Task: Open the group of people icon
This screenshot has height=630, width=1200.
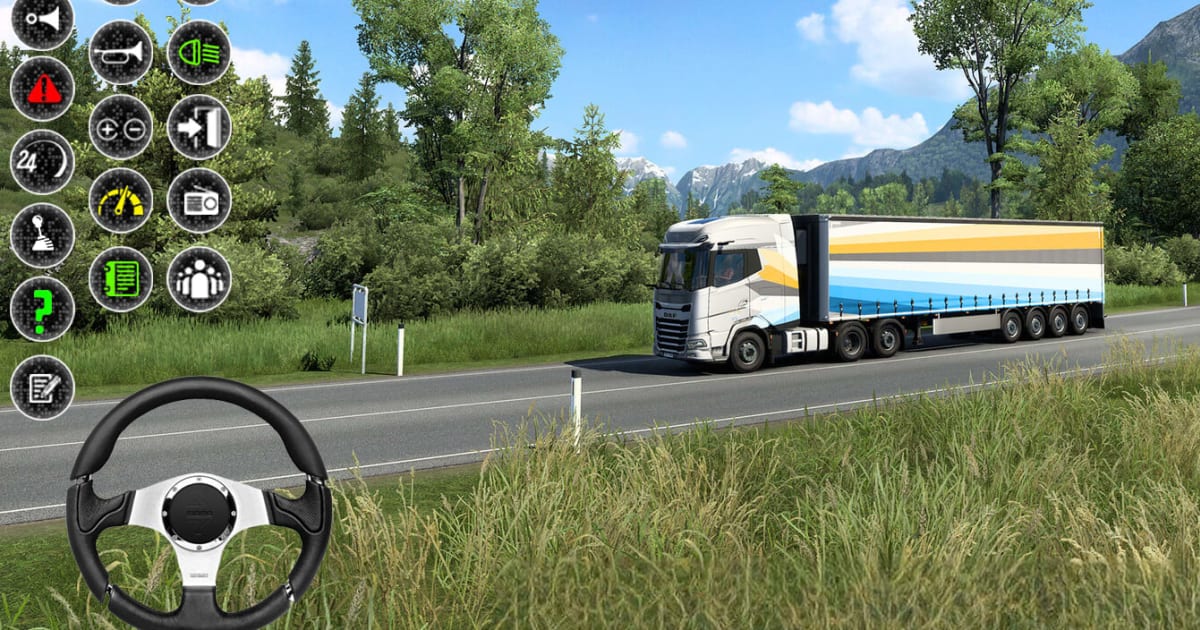Action: pos(199,278)
